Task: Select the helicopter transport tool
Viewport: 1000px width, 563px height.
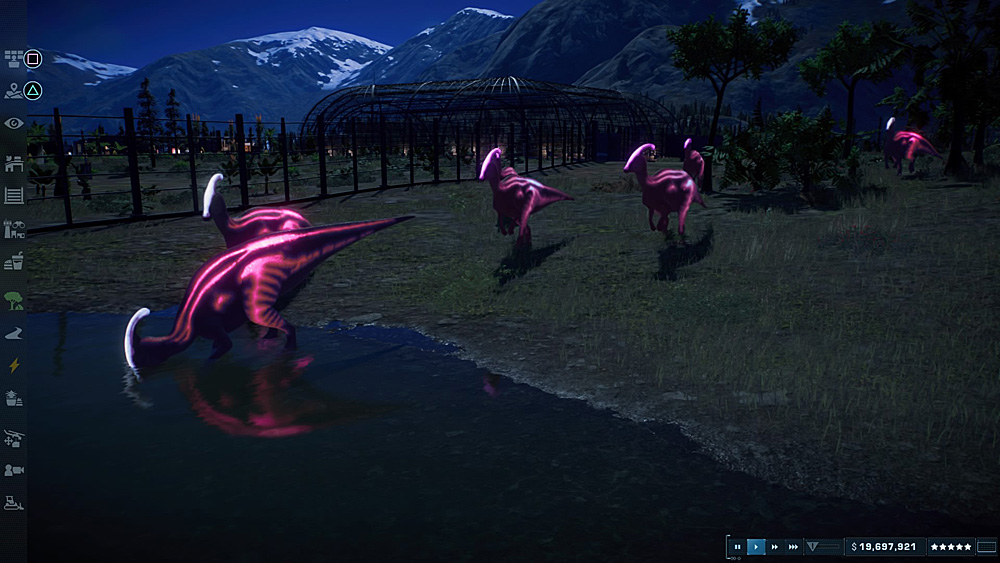Action: (x=14, y=437)
